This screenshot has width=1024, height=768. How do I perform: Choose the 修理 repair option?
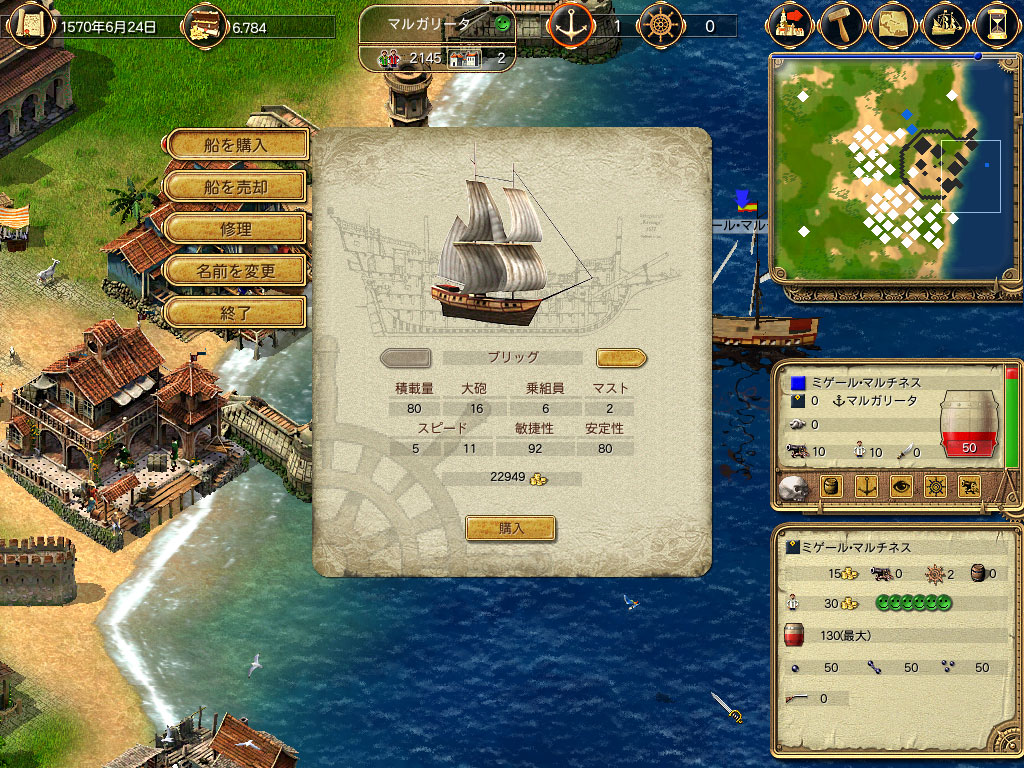point(236,228)
